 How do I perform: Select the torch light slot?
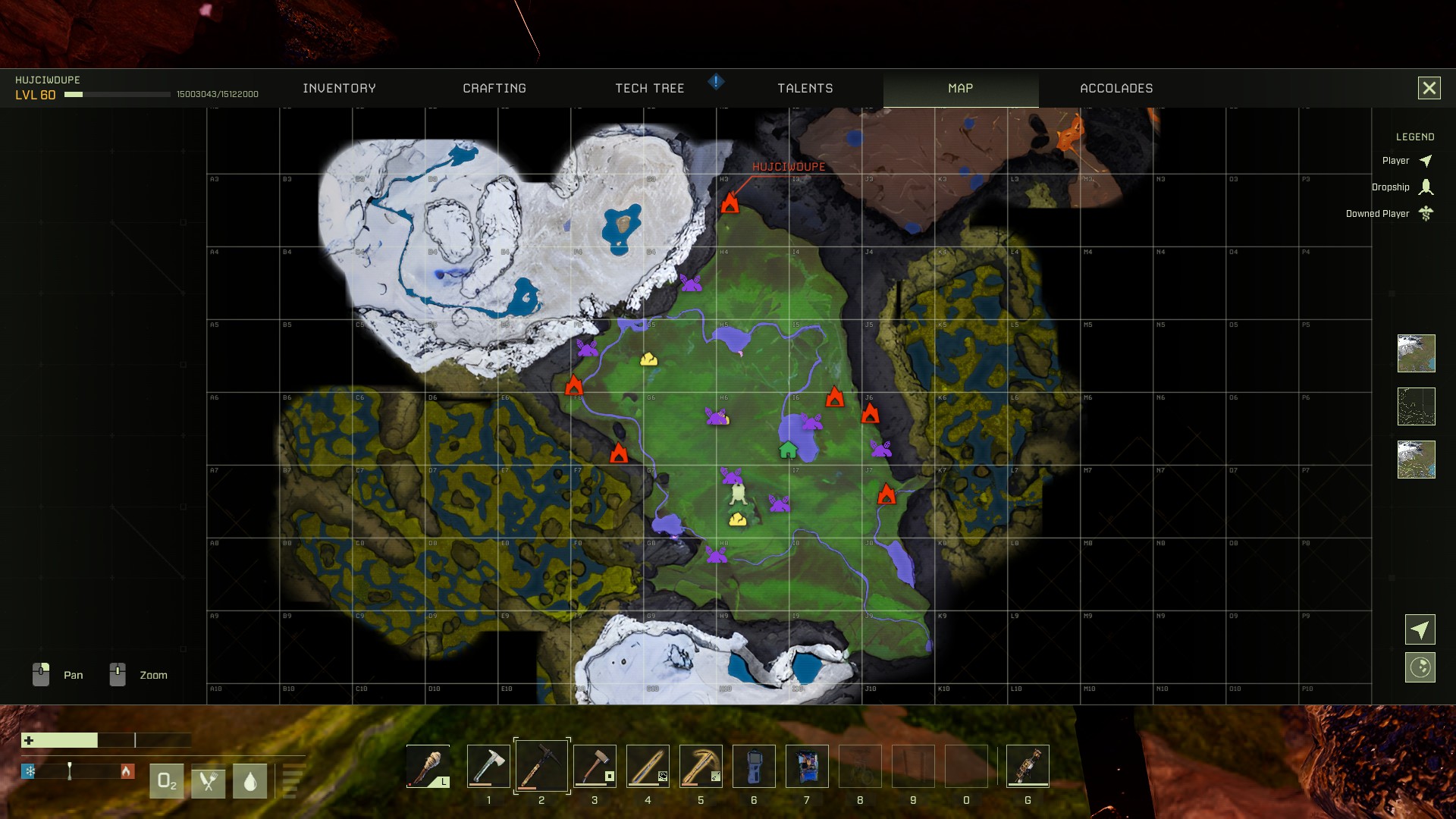coord(428,766)
